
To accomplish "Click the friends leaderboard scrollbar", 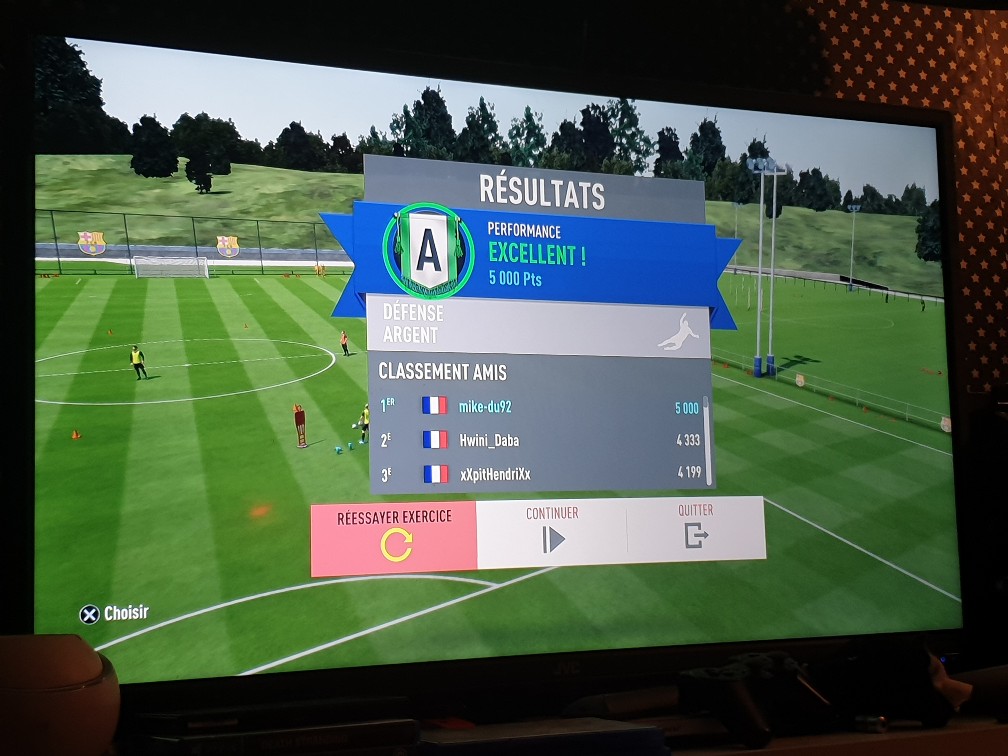I will point(707,440).
